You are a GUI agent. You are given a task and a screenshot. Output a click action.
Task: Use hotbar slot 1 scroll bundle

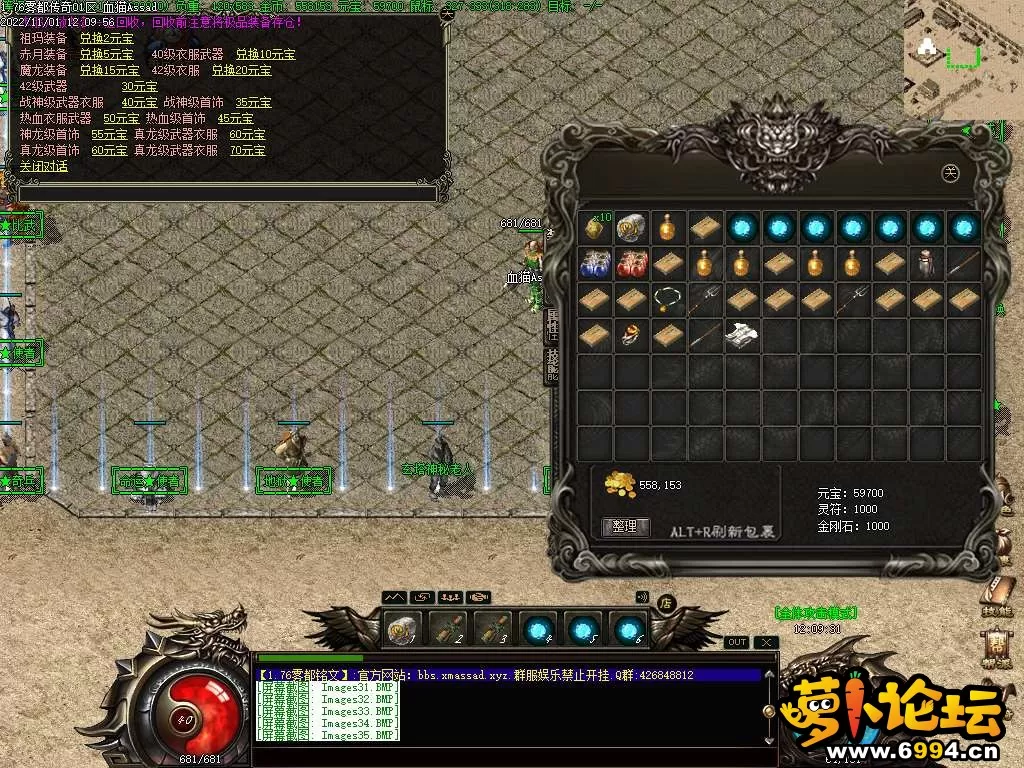point(402,629)
